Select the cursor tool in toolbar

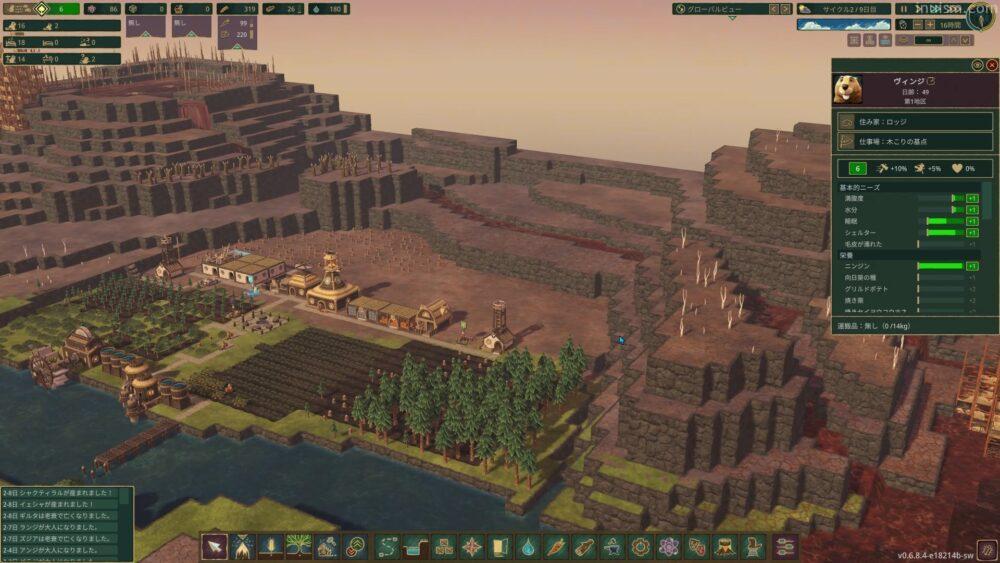click(214, 546)
